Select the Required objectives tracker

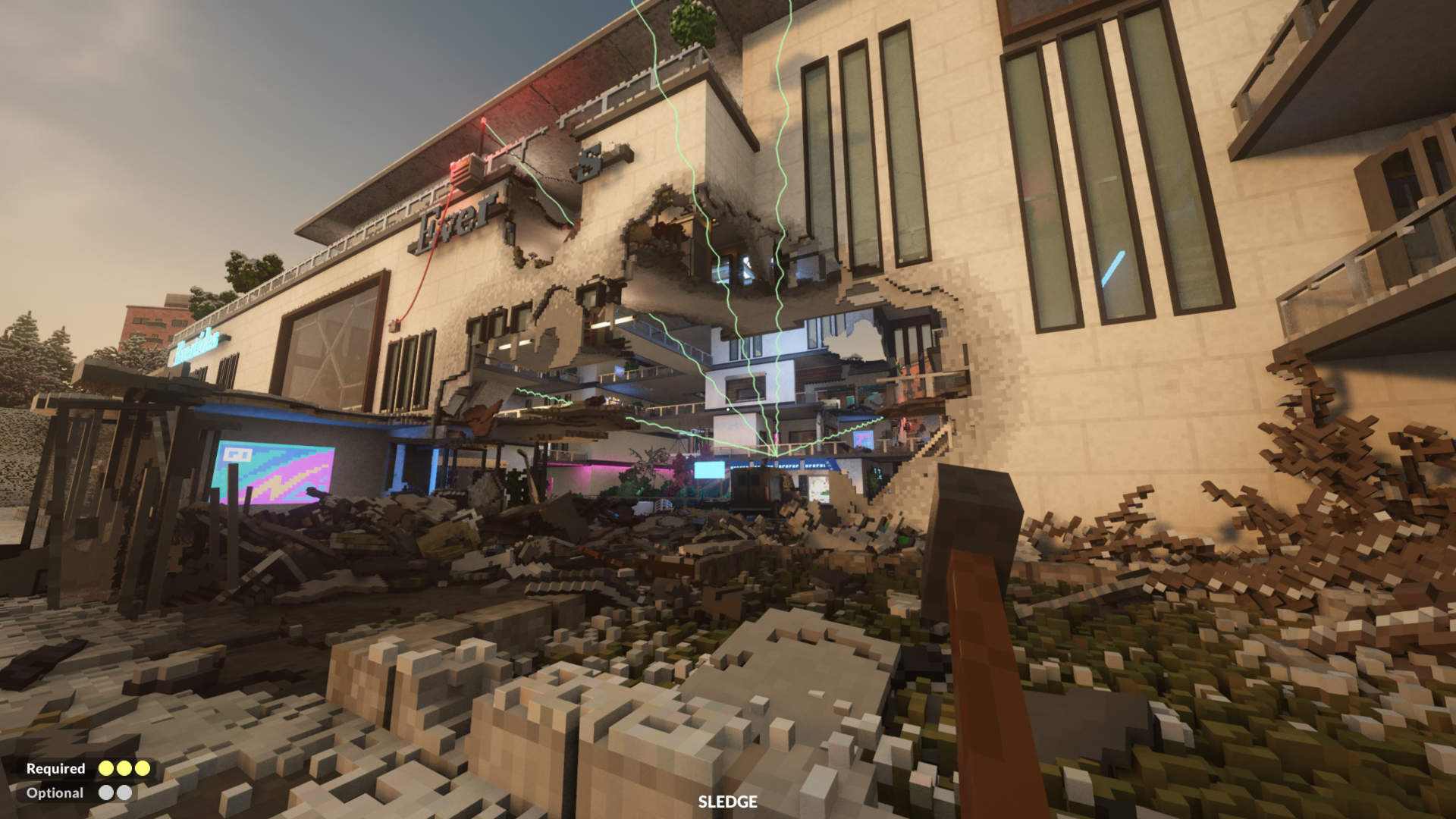pos(88,768)
